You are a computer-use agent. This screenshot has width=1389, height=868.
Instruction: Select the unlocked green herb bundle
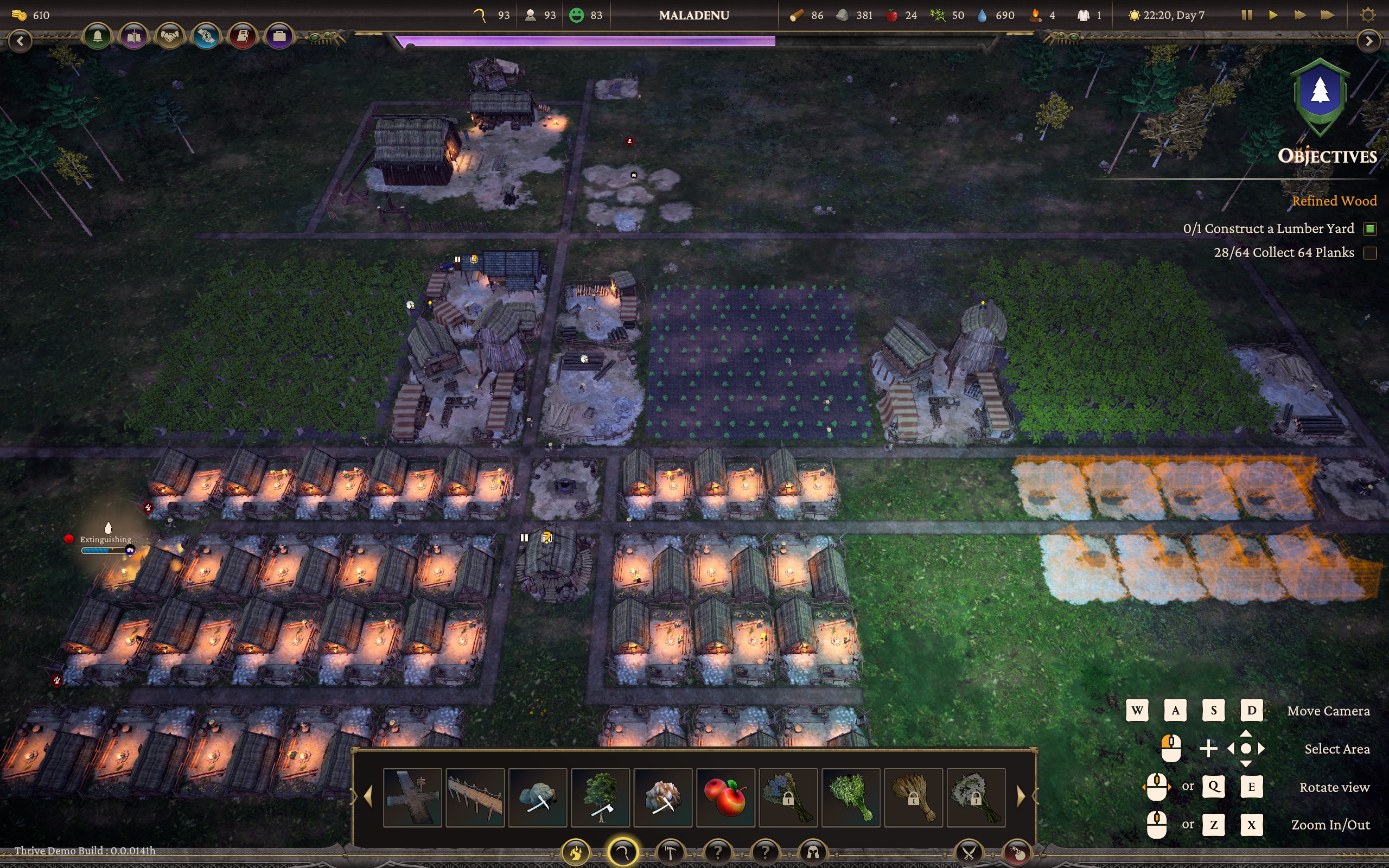pyautogui.click(x=851, y=797)
